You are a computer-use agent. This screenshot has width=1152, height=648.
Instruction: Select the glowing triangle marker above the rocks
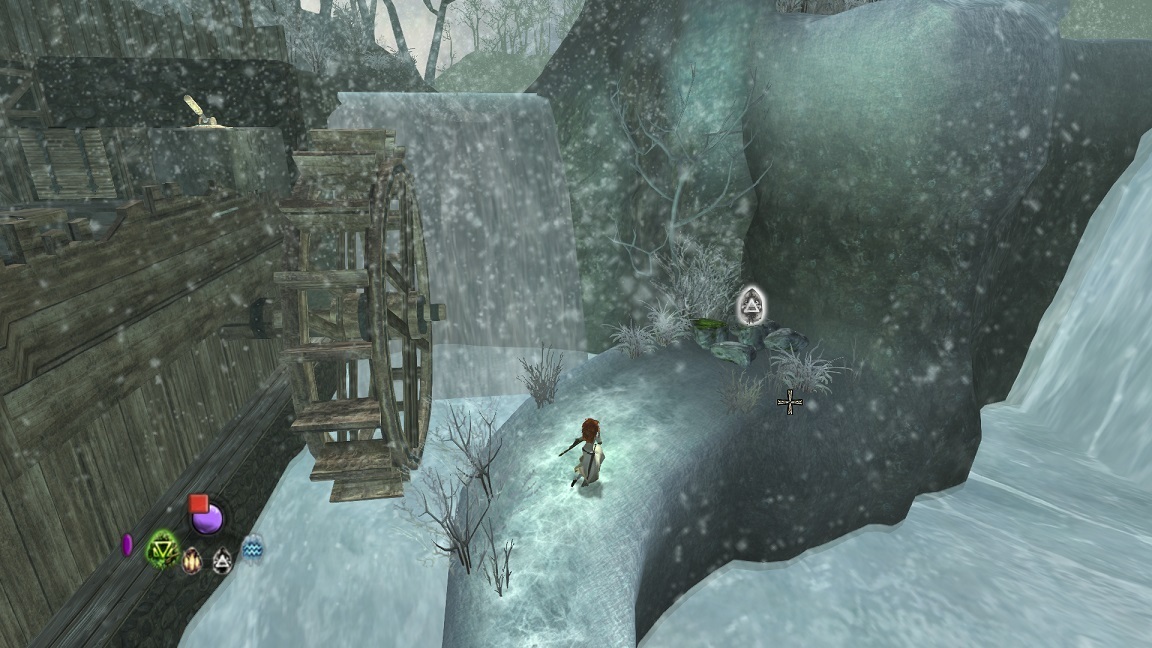[x=750, y=305]
